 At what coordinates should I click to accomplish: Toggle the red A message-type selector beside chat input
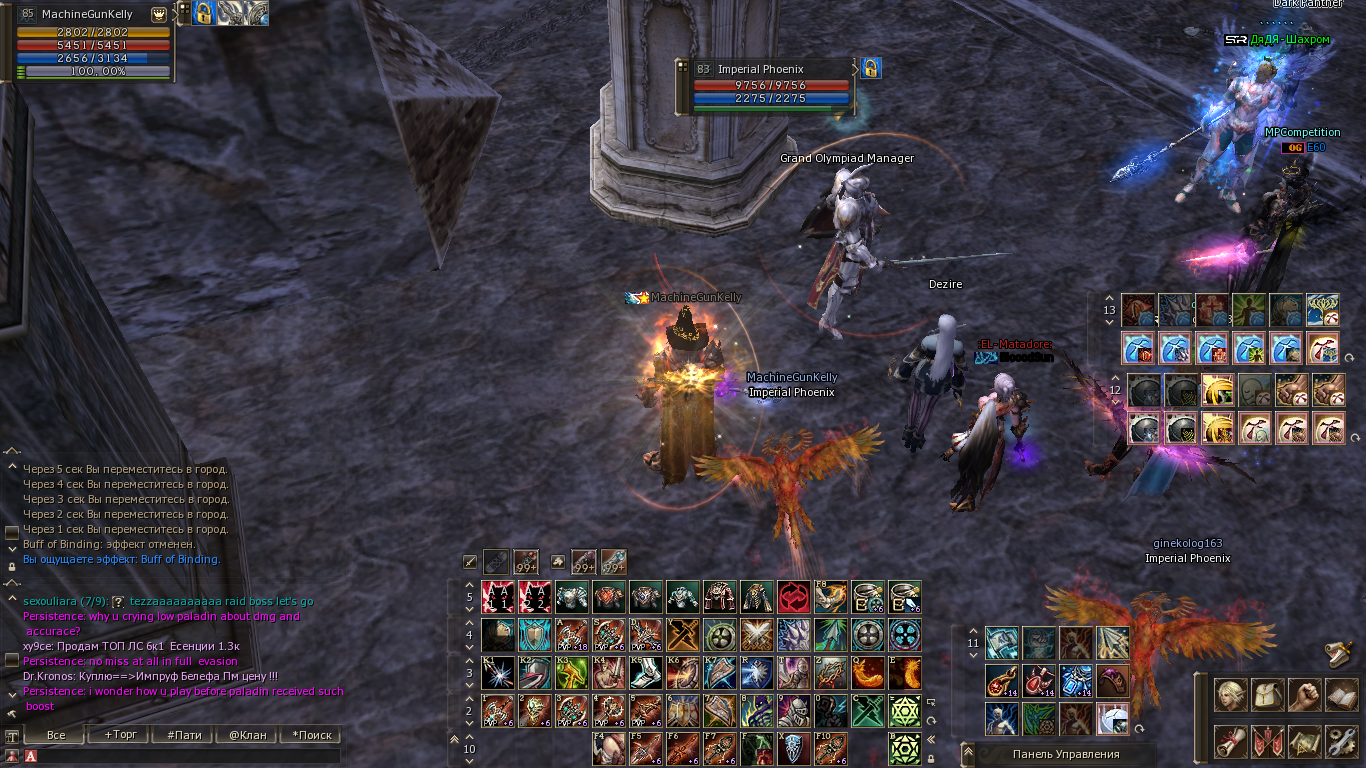[31, 756]
